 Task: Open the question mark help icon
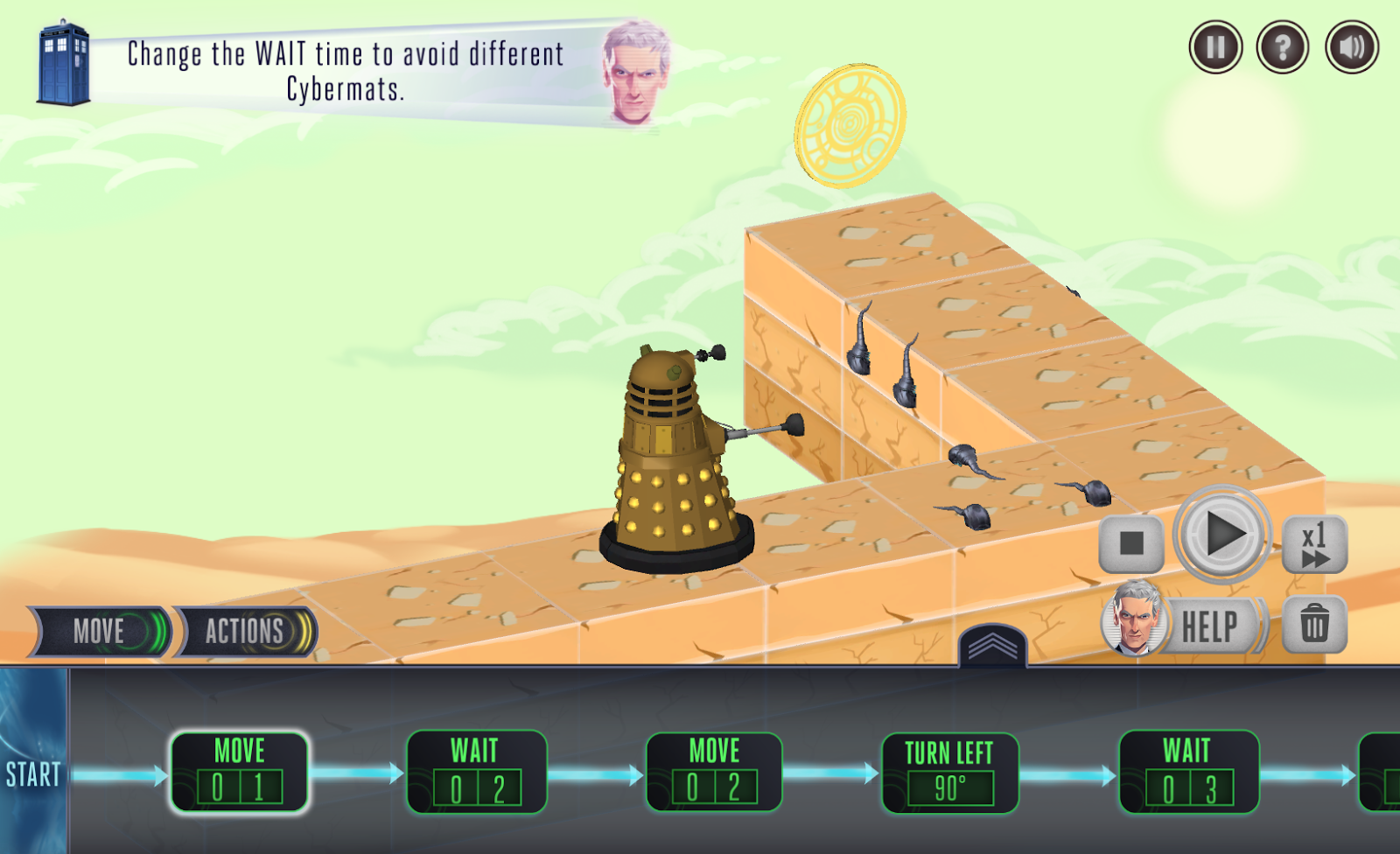(1281, 46)
